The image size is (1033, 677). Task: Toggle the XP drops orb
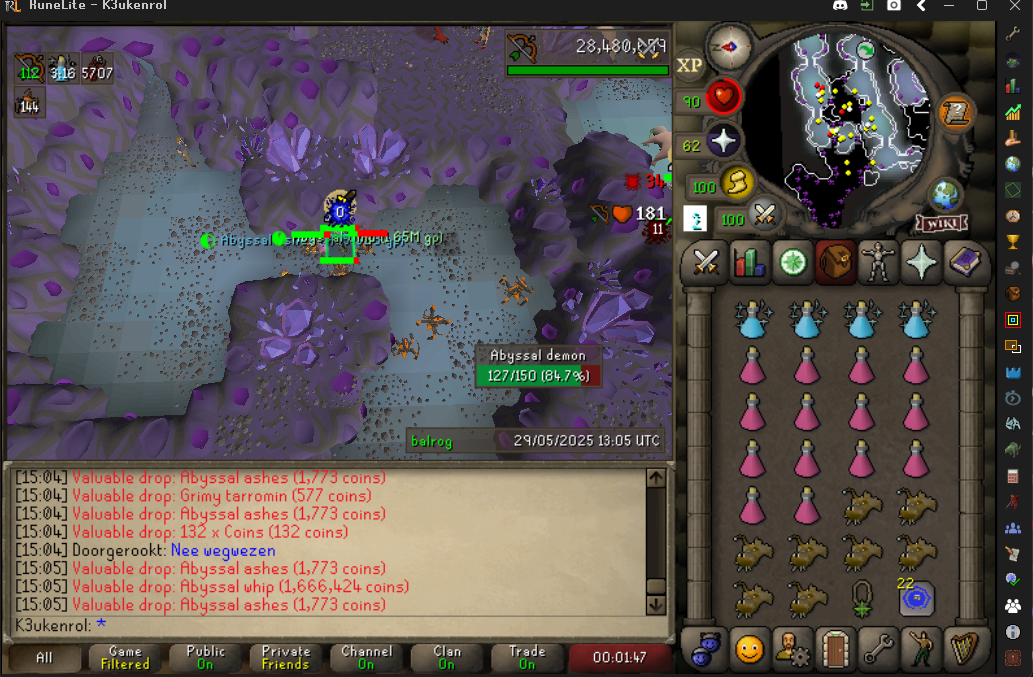(690, 66)
